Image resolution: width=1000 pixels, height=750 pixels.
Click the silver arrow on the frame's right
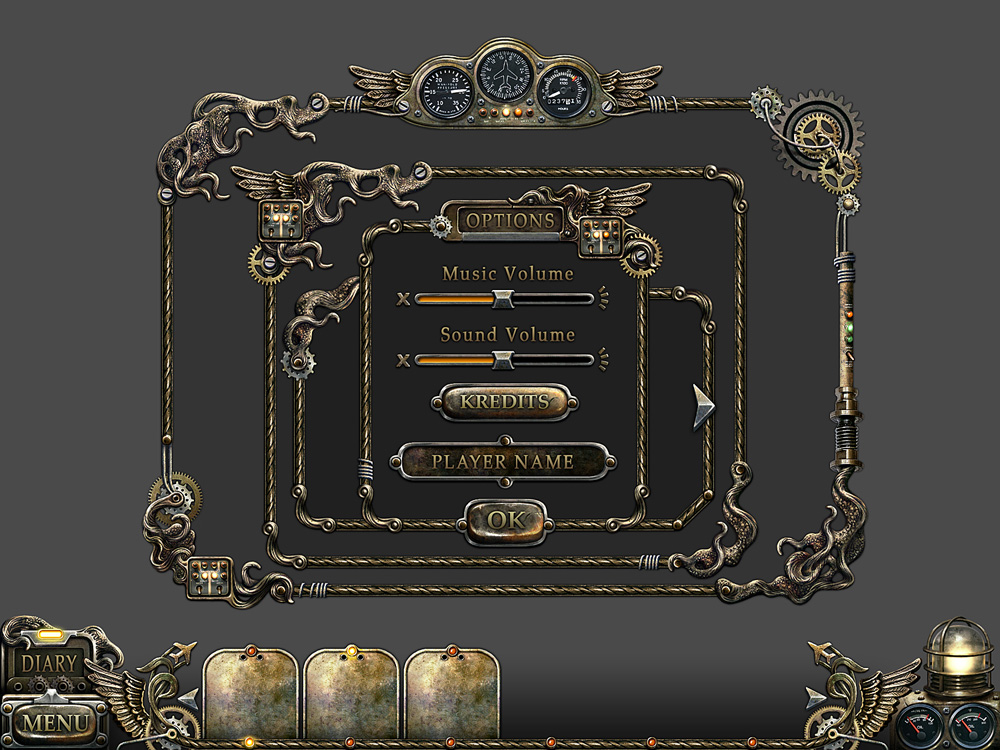click(704, 407)
